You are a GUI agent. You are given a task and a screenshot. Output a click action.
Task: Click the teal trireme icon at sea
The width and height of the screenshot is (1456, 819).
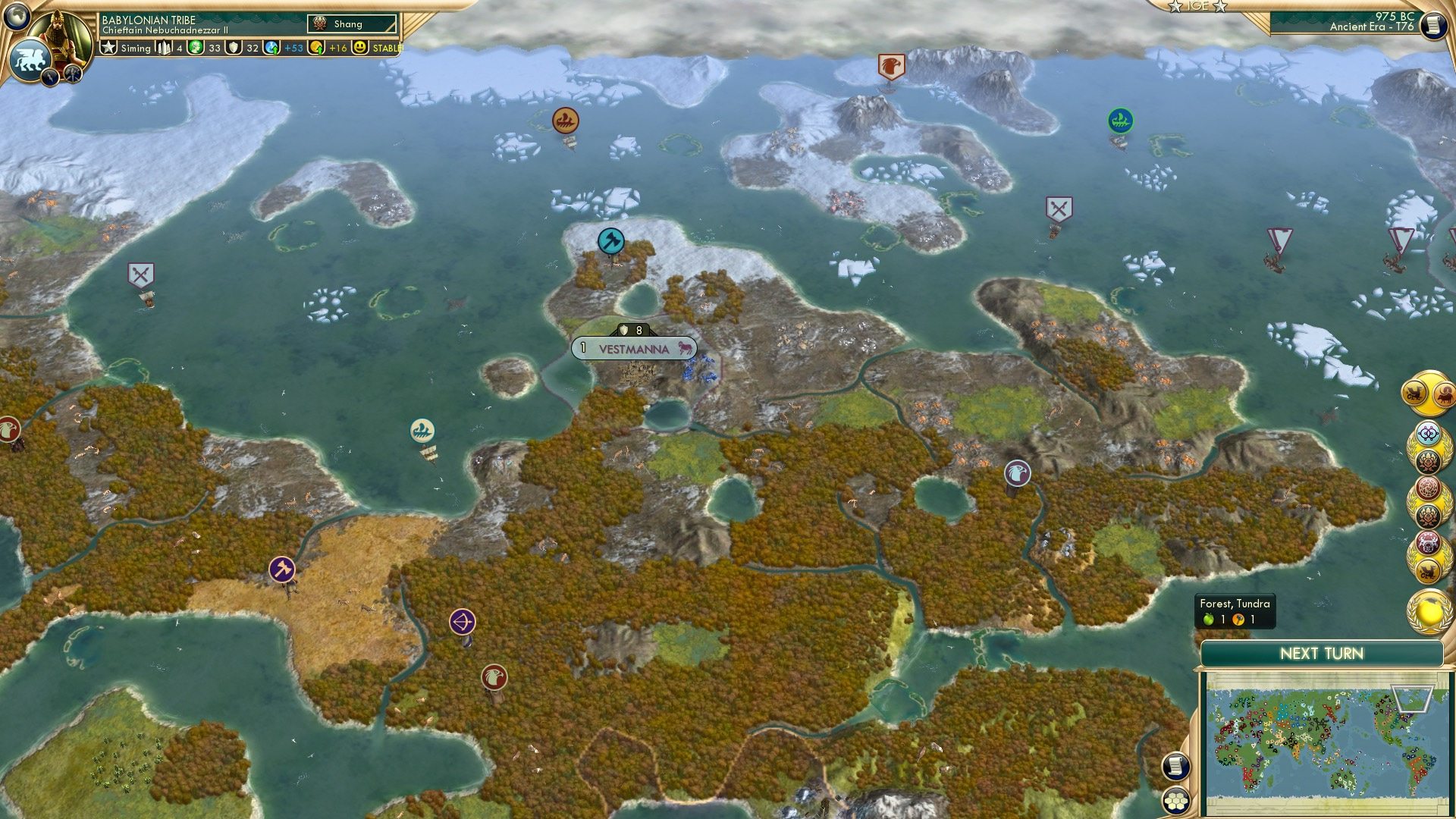click(422, 431)
